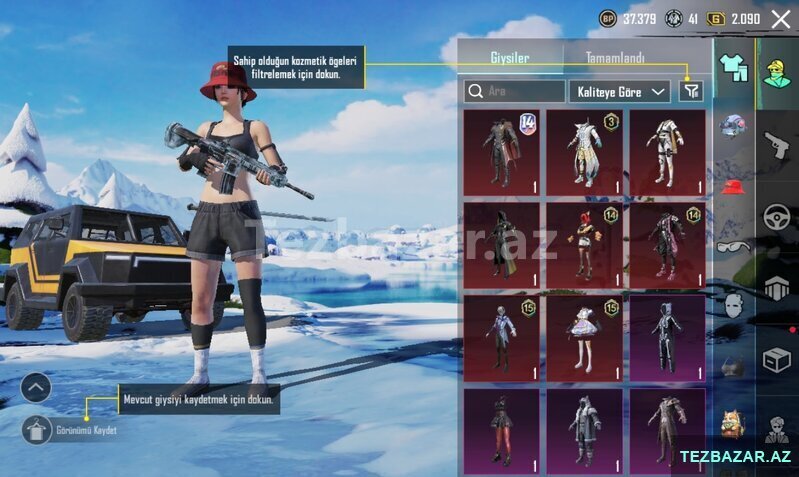Screen dimensions: 799x477
Task: Open the helmet category
Action: (x=734, y=126)
